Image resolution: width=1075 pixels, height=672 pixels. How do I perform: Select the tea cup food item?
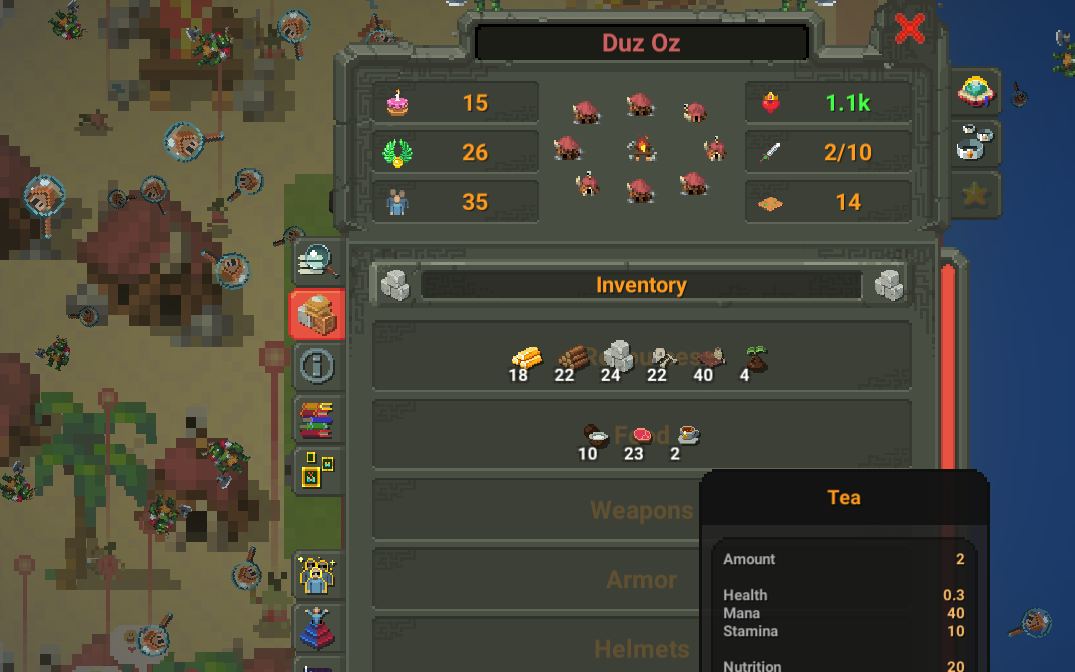(686, 434)
